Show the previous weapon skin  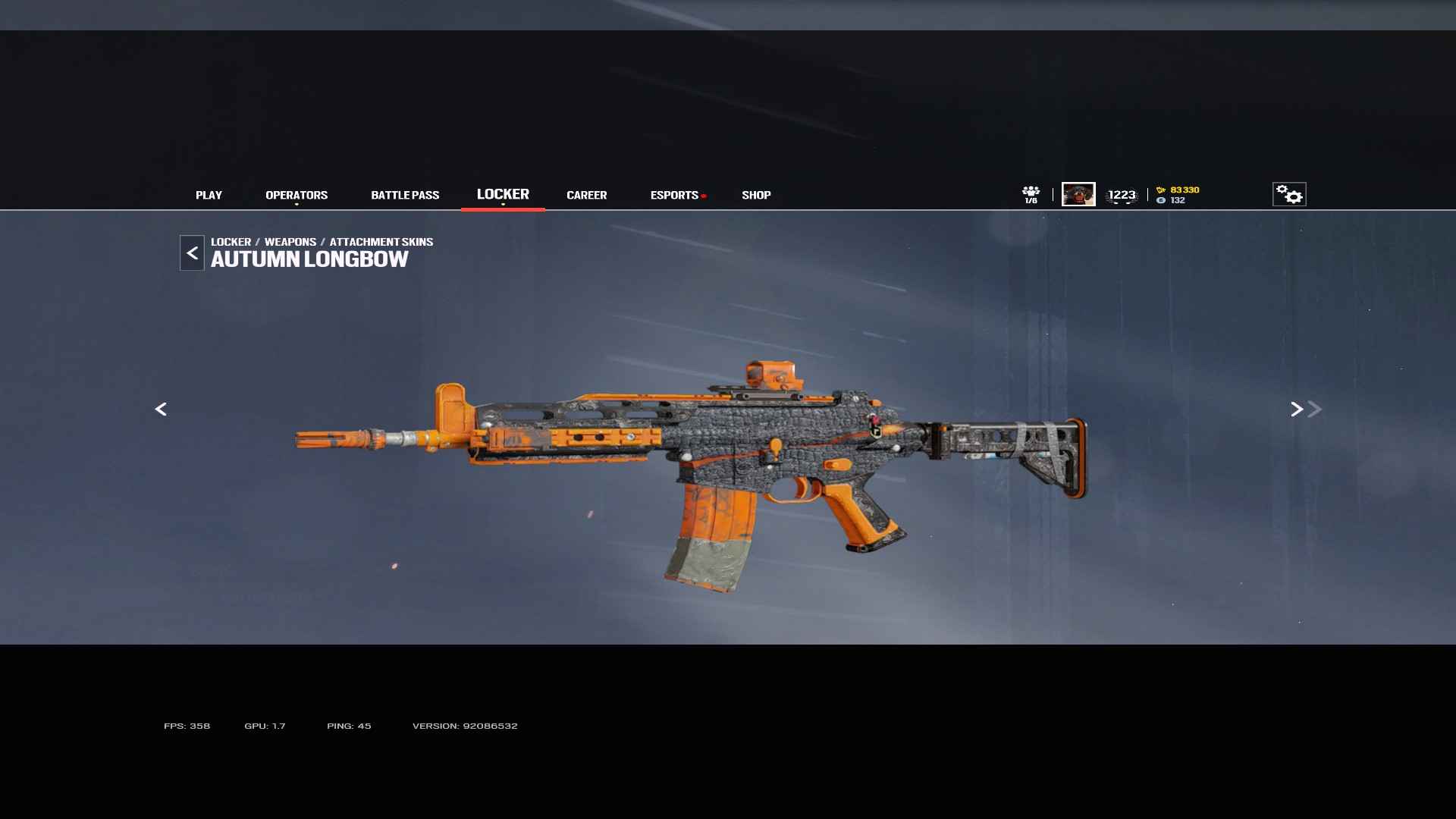pyautogui.click(x=161, y=409)
